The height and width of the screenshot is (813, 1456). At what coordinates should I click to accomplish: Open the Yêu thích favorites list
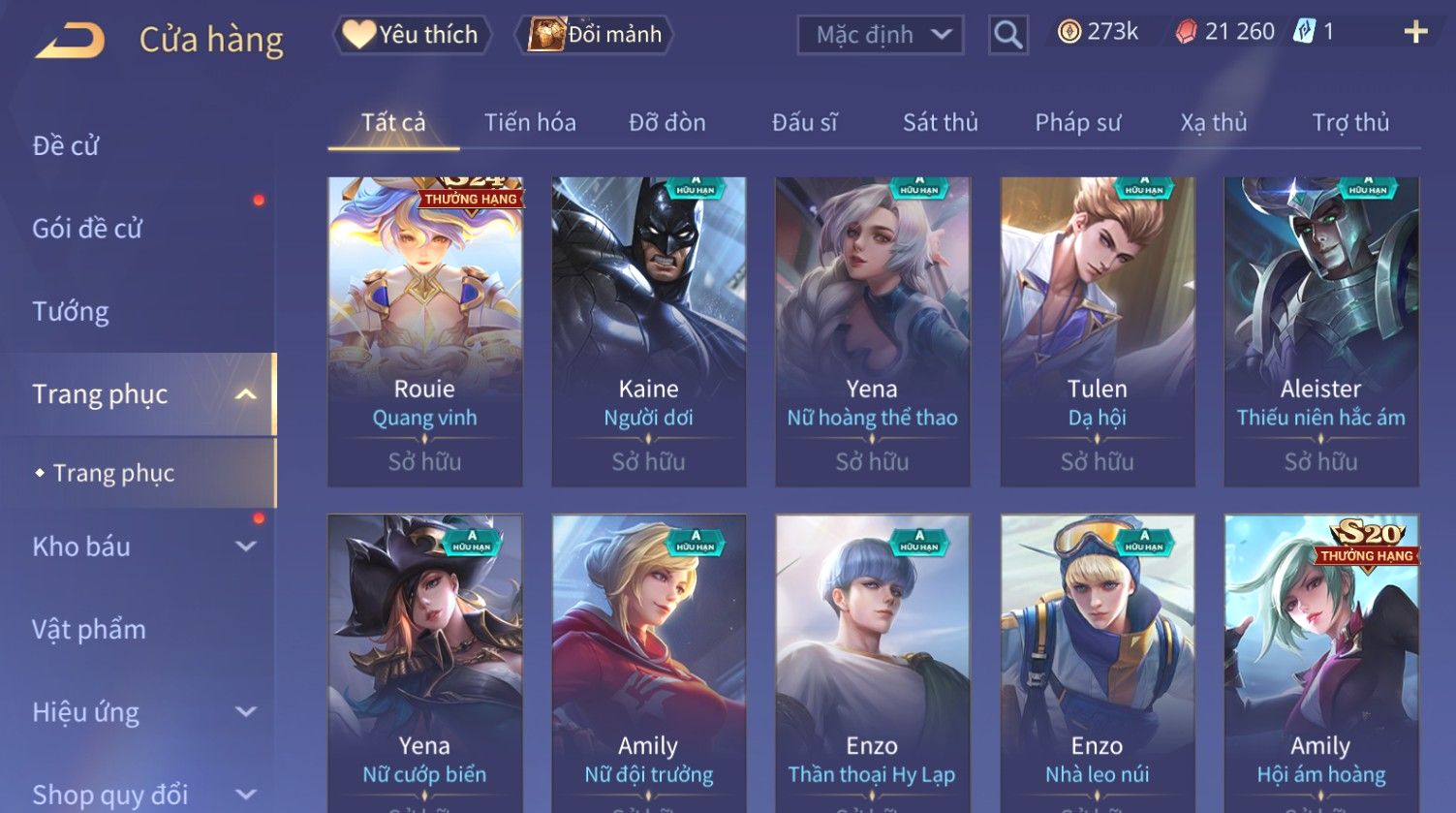point(412,35)
